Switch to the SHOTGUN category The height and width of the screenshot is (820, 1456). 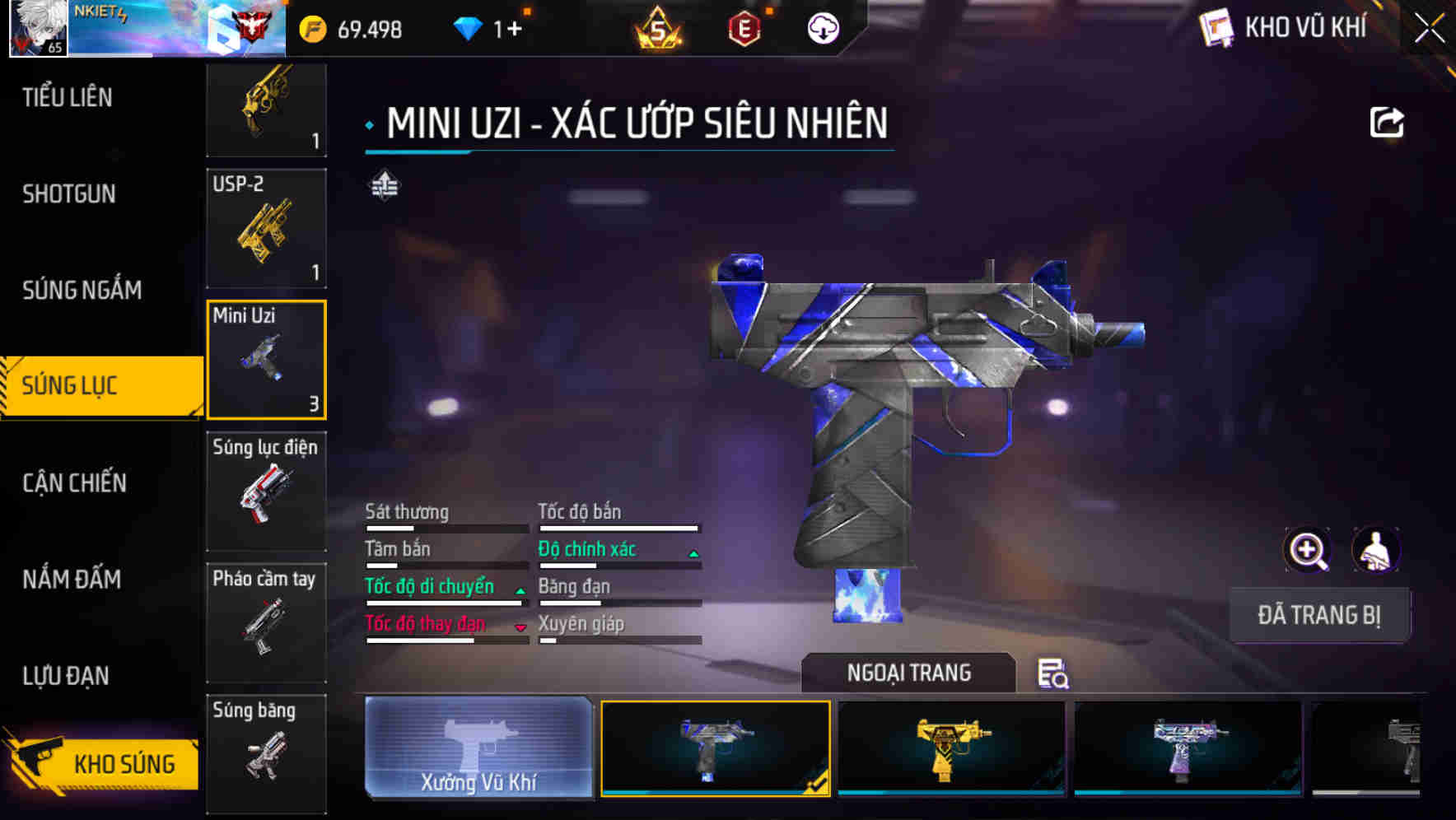click(x=70, y=194)
